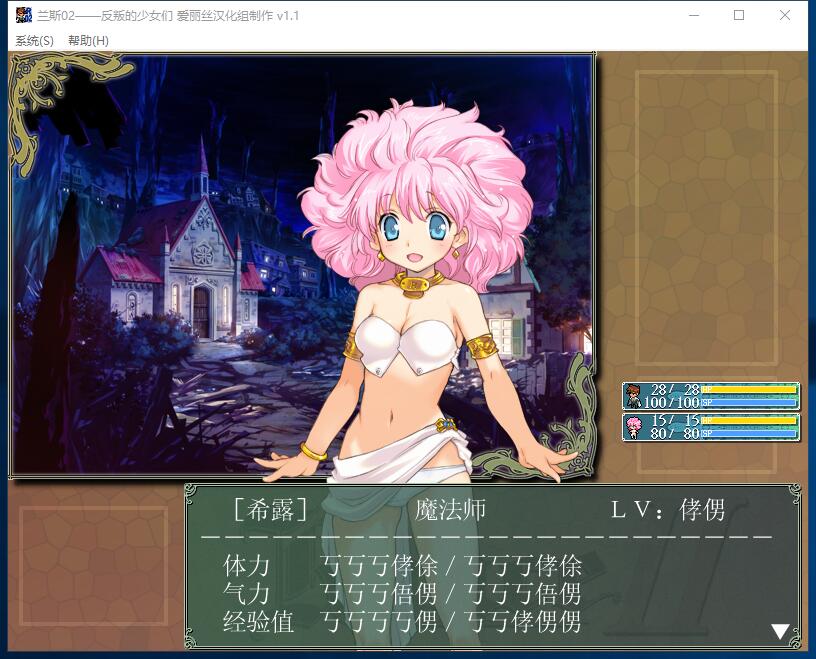
Task: Open the 系统(S) menu
Action: click(34, 41)
